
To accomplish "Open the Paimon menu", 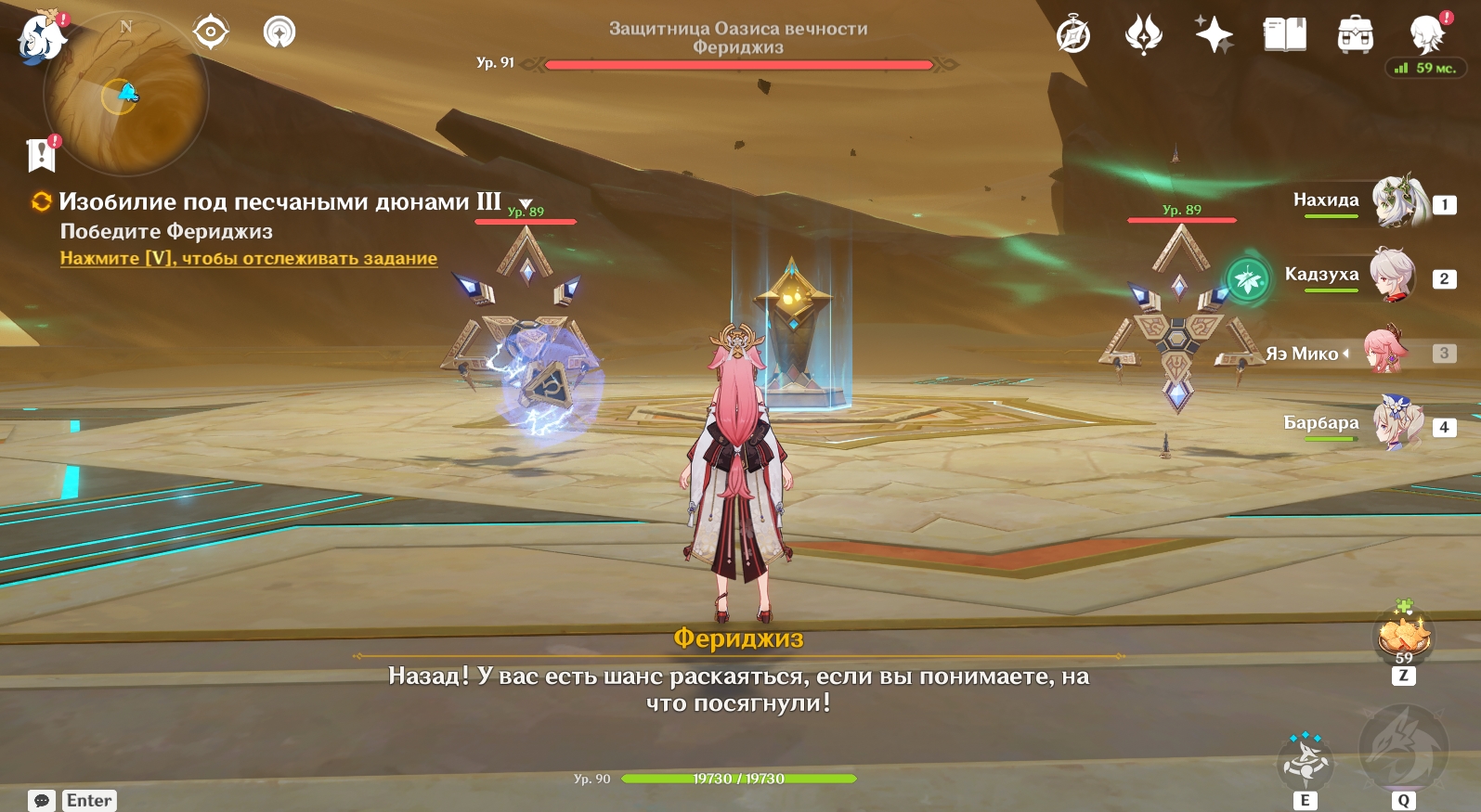I will [x=41, y=40].
